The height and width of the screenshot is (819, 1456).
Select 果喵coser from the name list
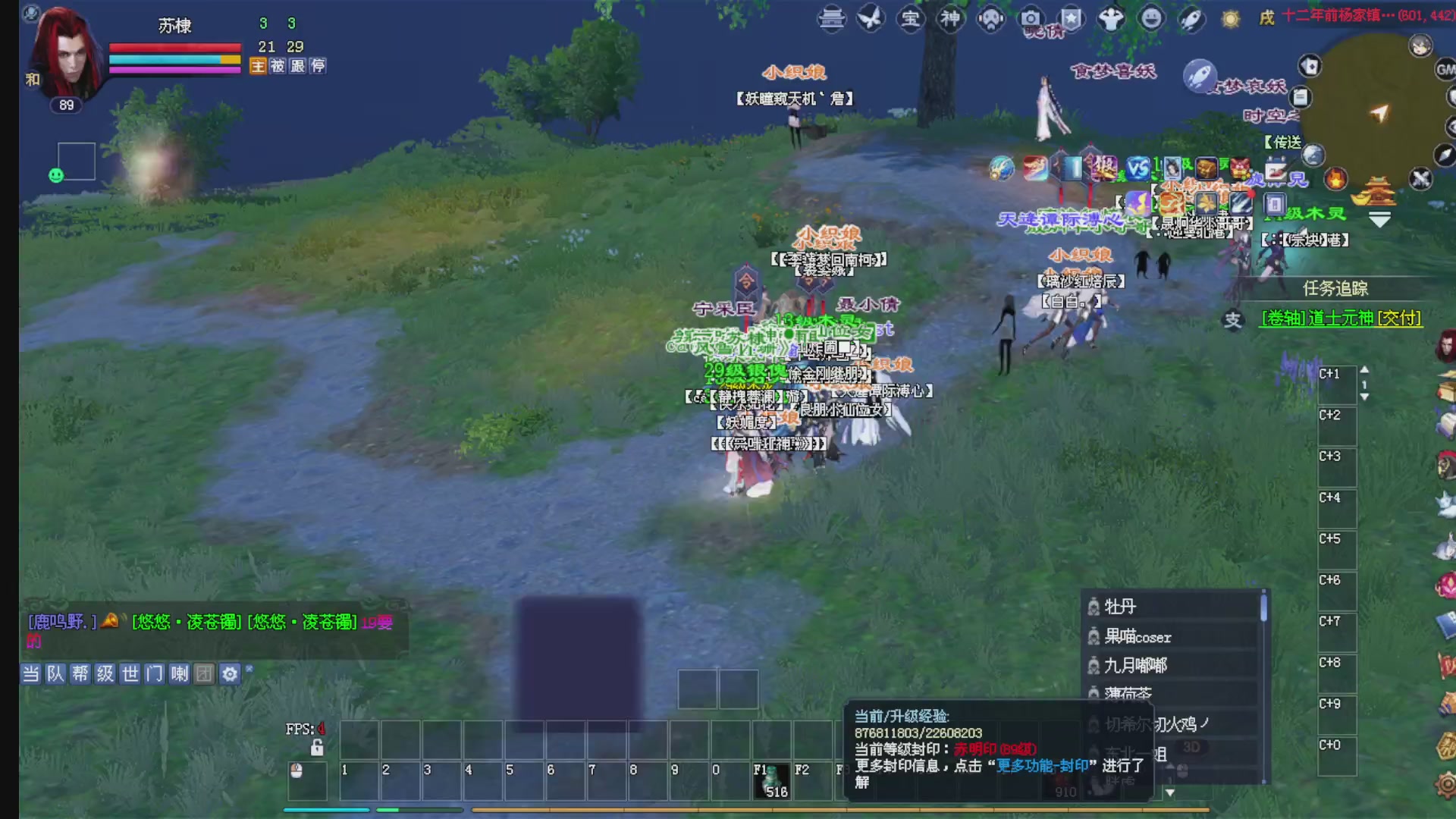click(1139, 637)
